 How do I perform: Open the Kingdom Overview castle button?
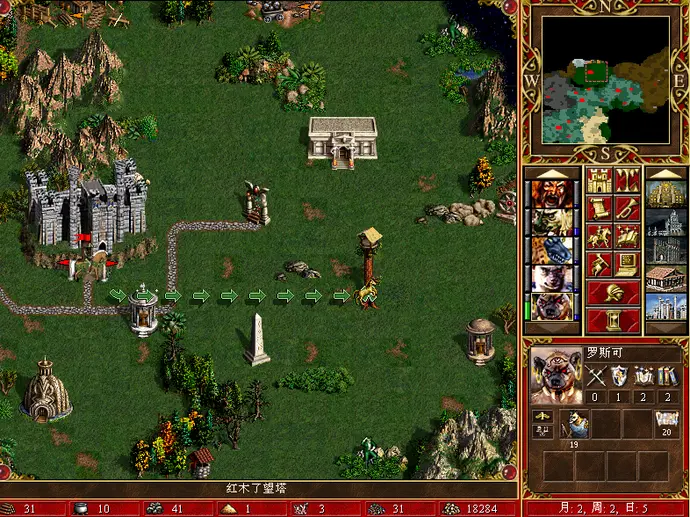pyautogui.click(x=600, y=181)
